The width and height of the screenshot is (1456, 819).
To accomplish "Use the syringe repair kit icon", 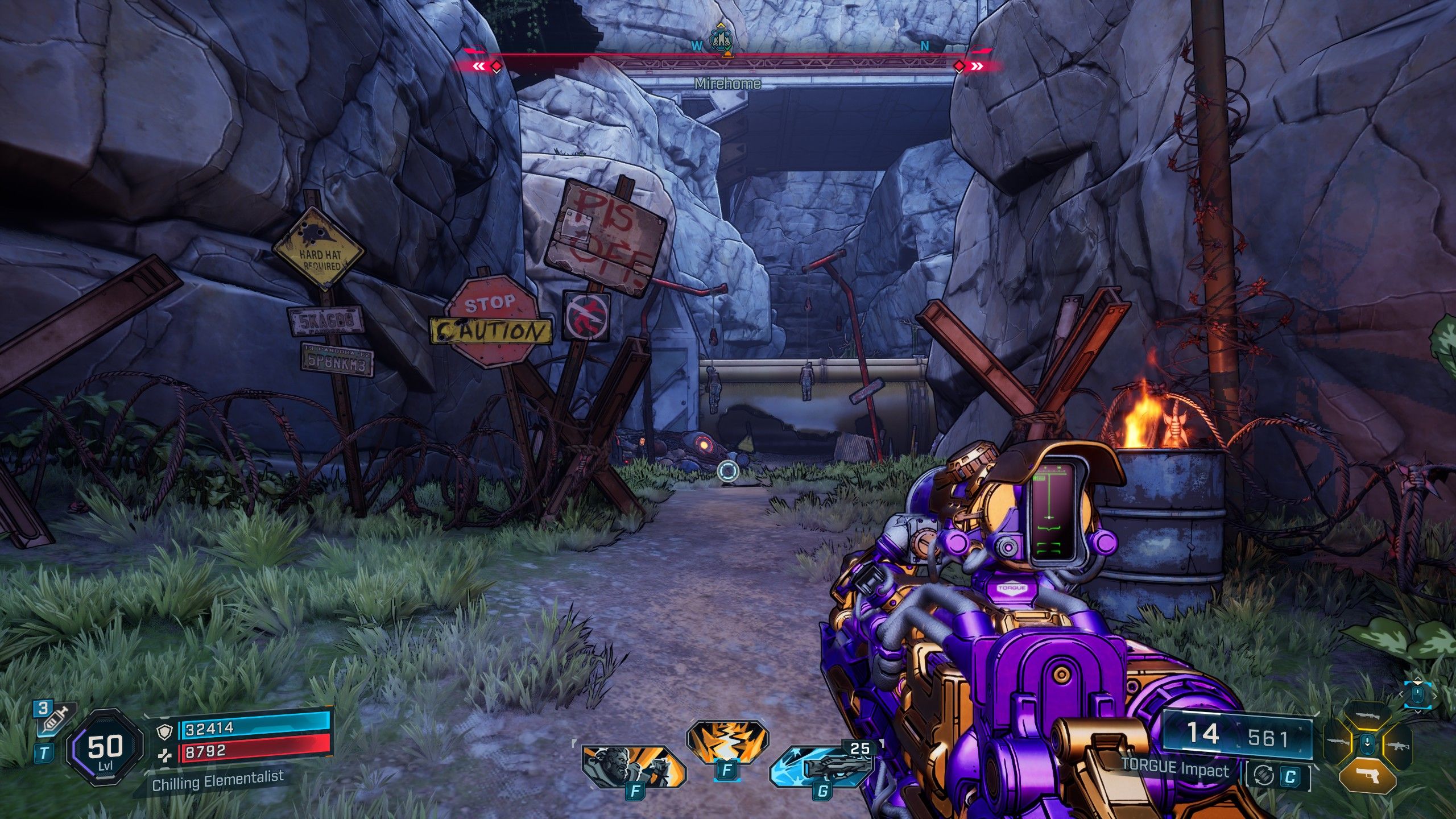I will 55,719.
